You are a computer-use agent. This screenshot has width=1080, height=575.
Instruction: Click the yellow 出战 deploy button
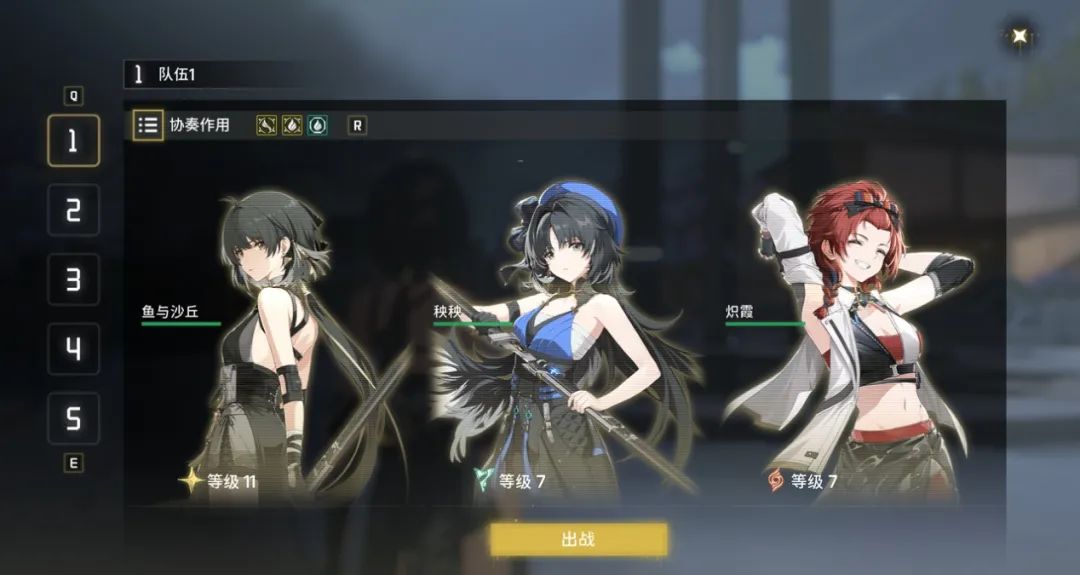pos(578,539)
